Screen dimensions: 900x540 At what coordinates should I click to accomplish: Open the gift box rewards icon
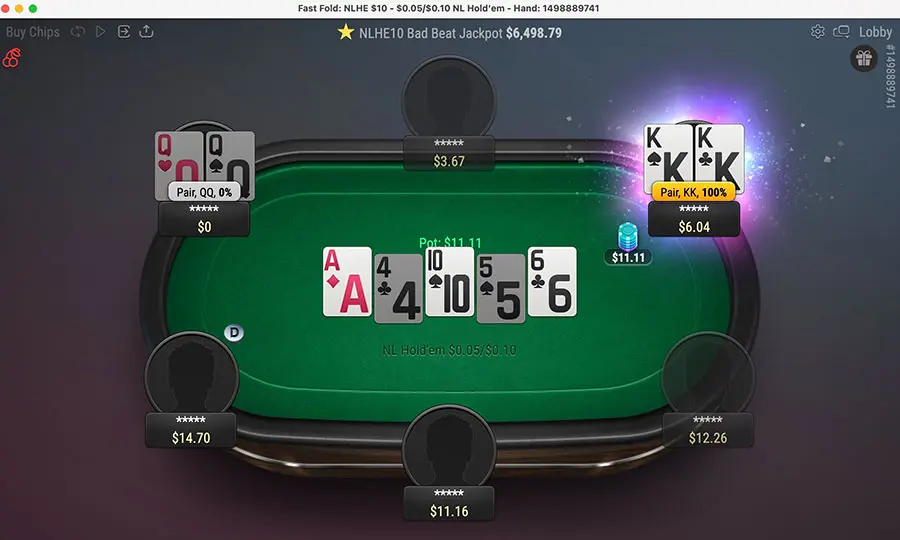(863, 59)
